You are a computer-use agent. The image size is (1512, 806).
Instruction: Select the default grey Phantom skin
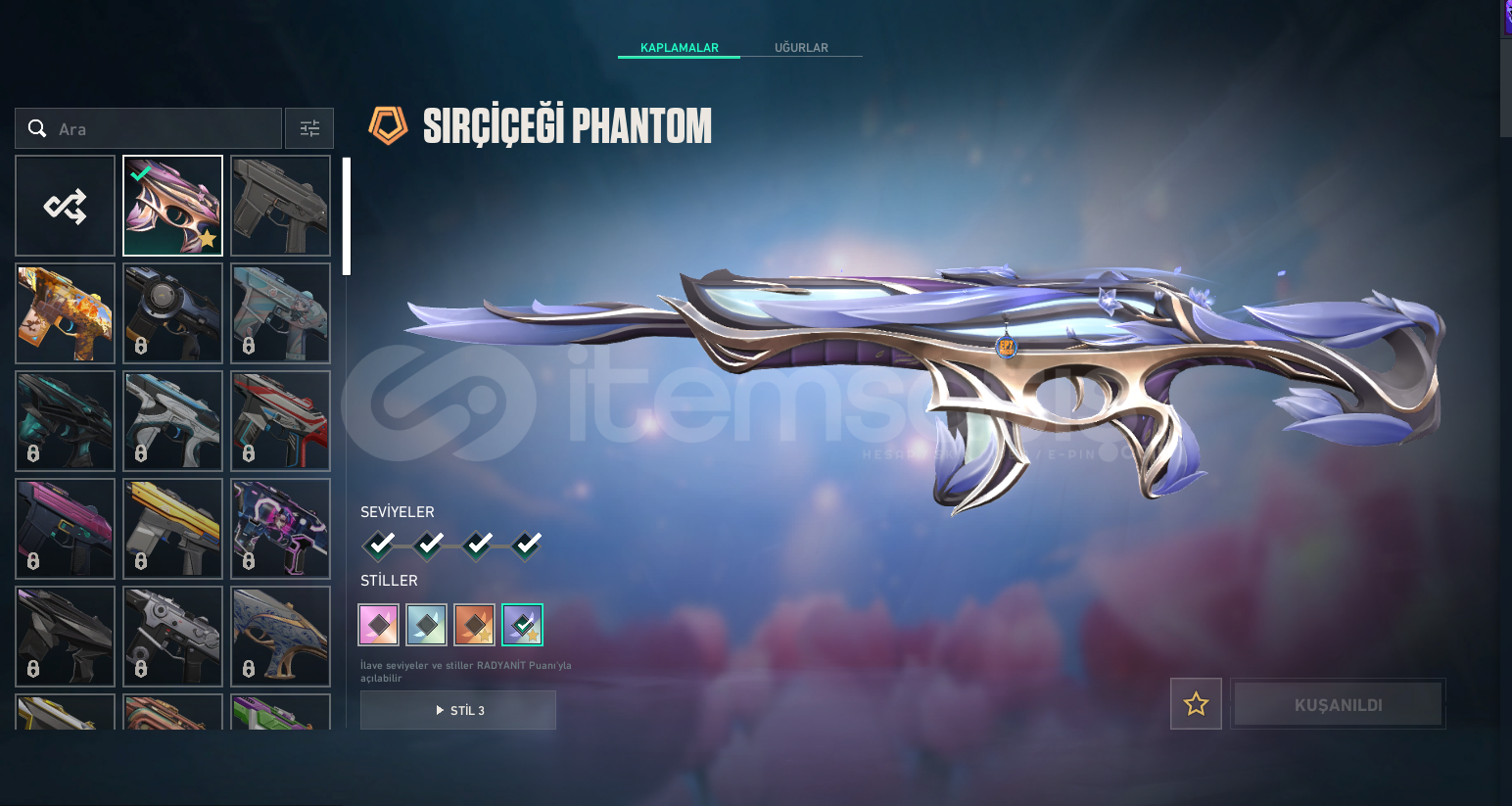click(x=281, y=206)
